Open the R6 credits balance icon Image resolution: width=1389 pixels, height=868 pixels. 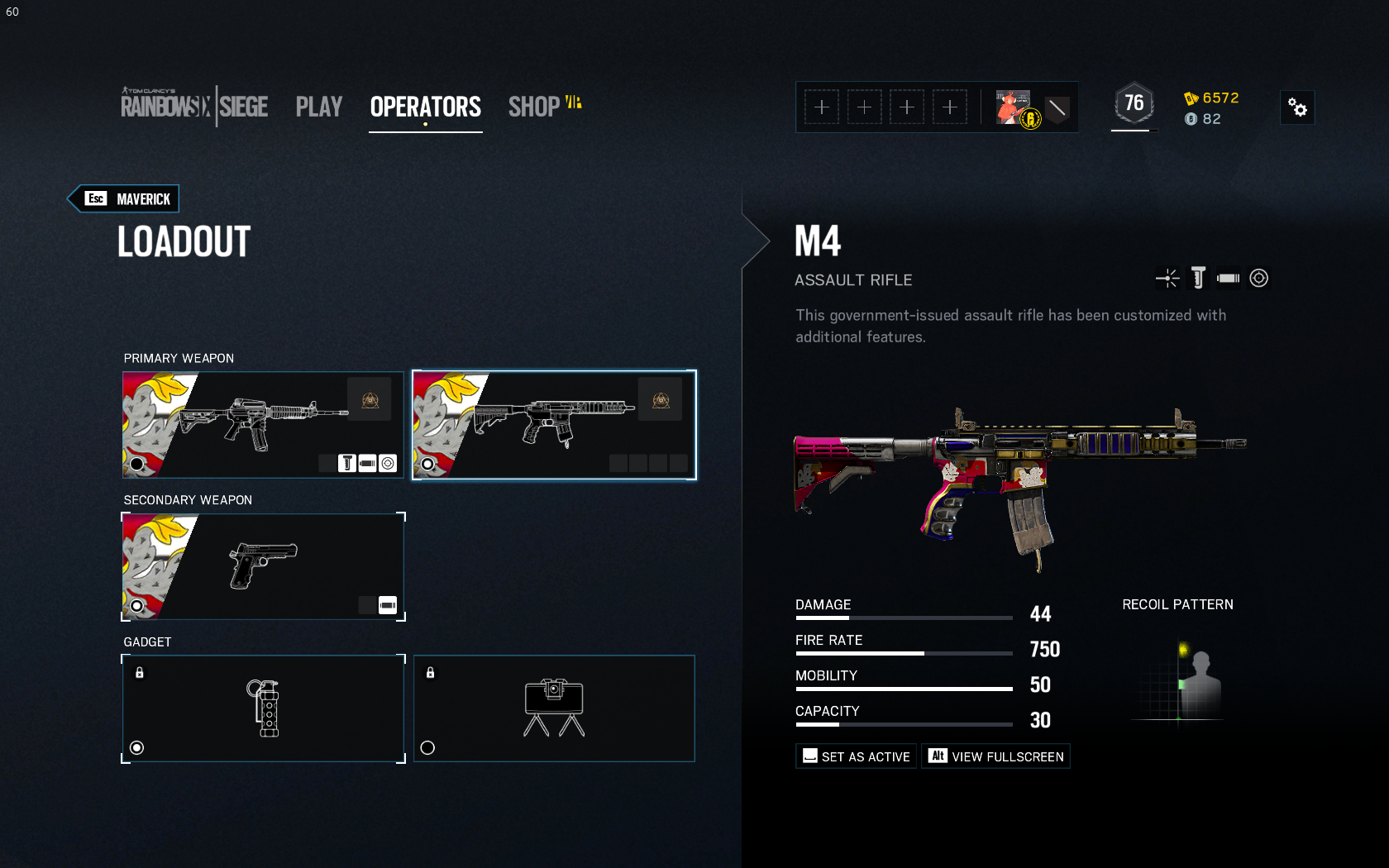click(1191, 118)
